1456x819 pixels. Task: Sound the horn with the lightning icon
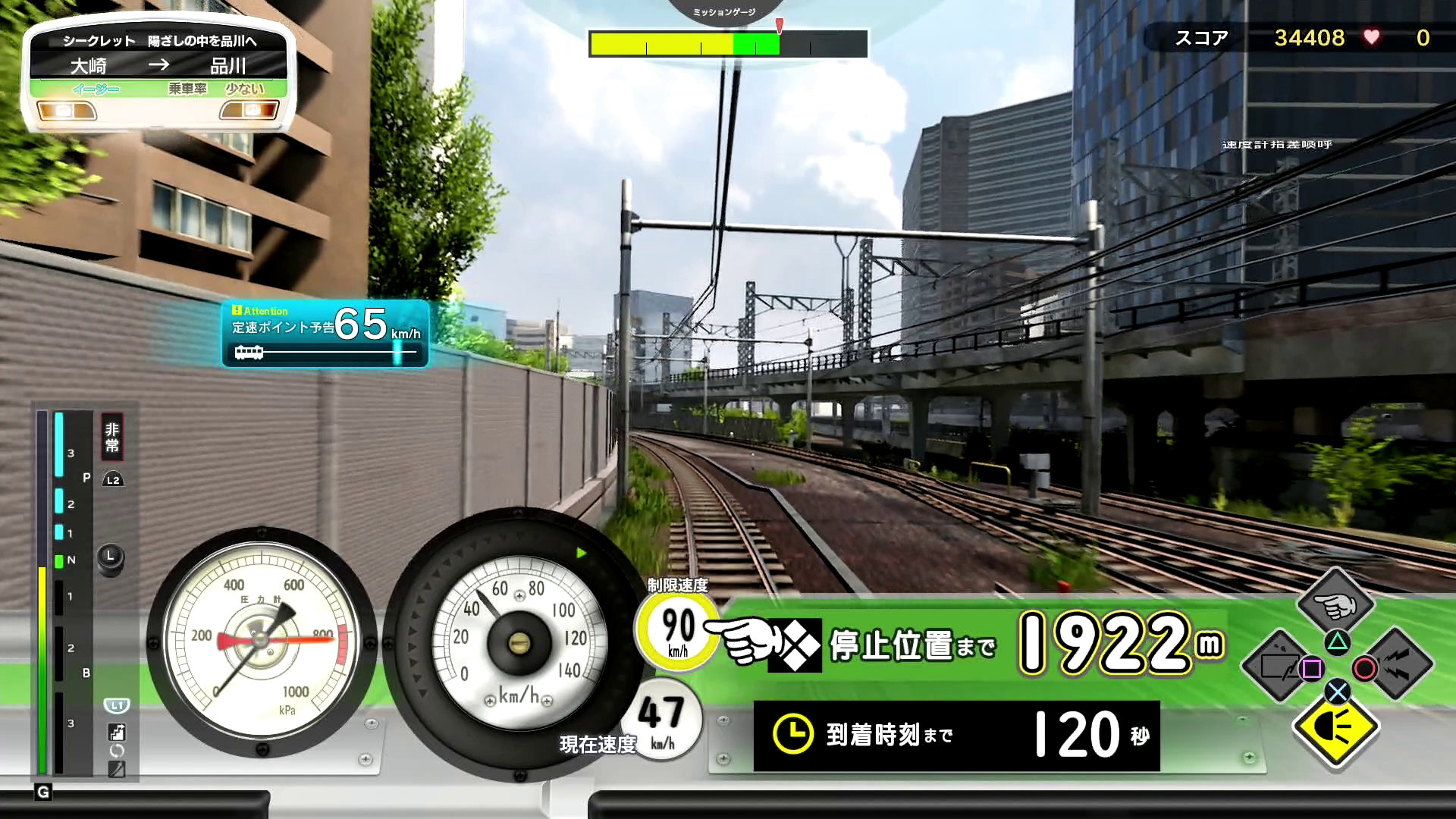(1396, 665)
